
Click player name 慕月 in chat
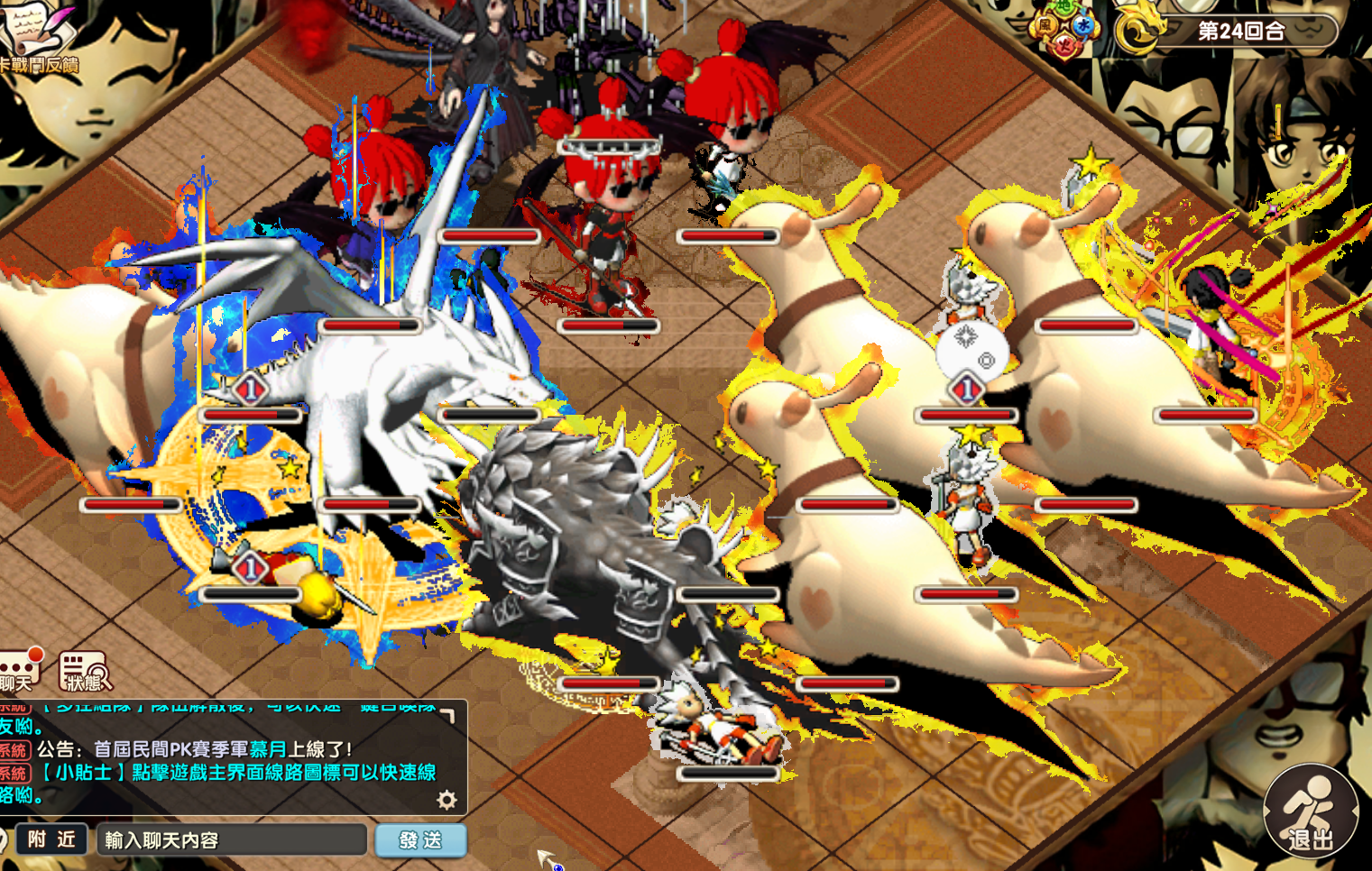click(x=268, y=749)
